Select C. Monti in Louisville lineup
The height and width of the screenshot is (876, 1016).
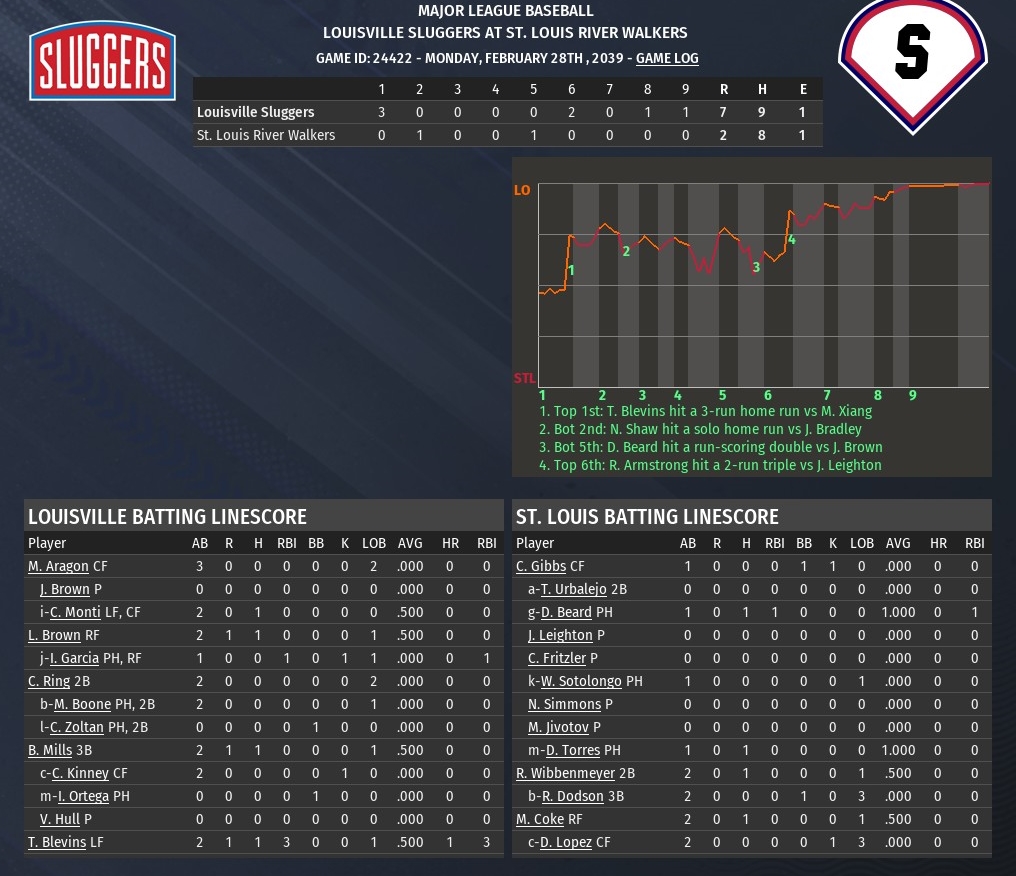click(x=76, y=612)
